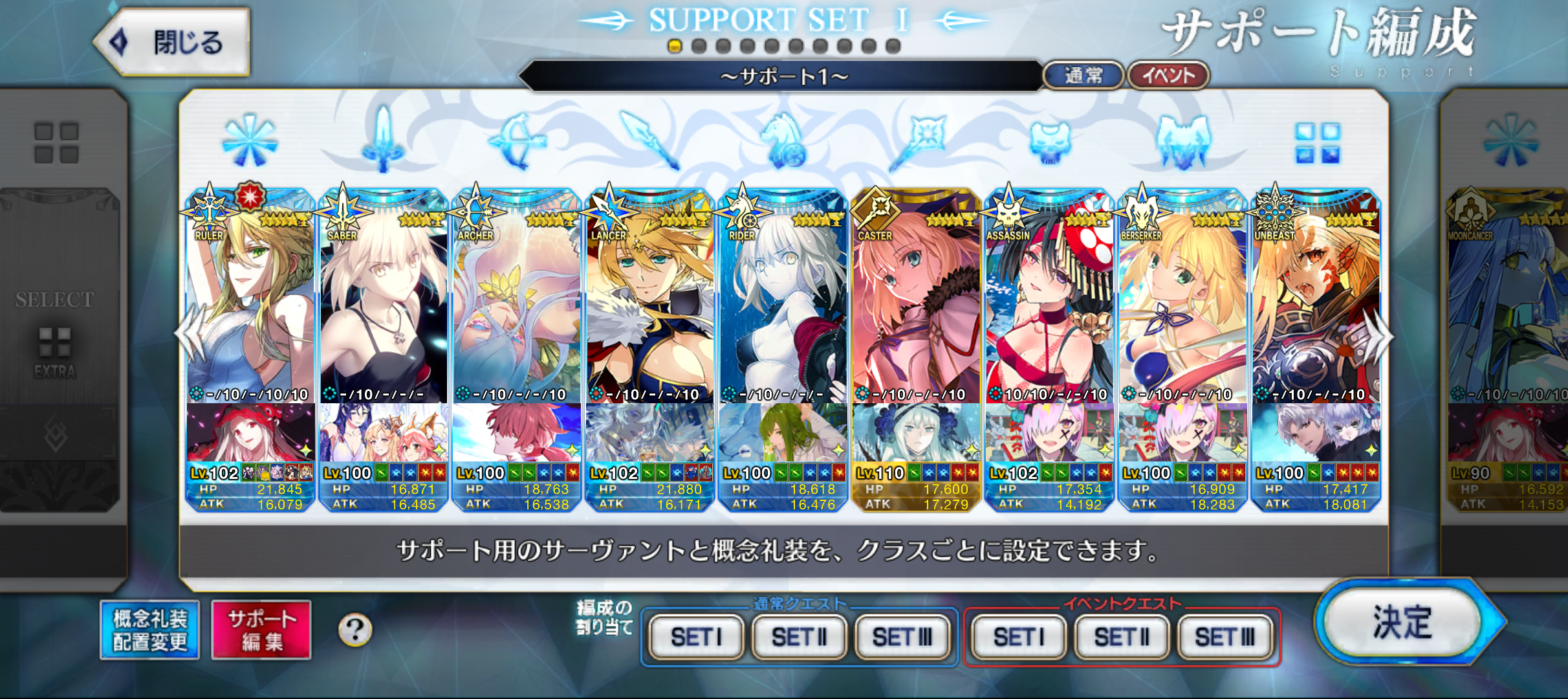This screenshot has height=699, width=1568.
Task: Confirm the support setup with 決定
Action: click(x=1402, y=623)
